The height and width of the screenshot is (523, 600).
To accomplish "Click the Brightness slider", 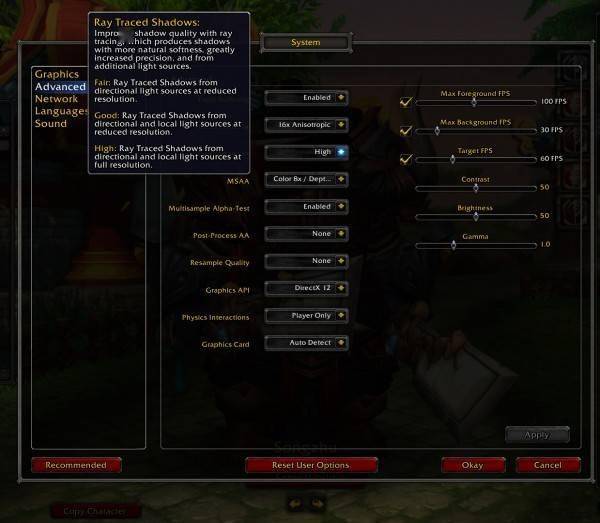I will 475,216.
